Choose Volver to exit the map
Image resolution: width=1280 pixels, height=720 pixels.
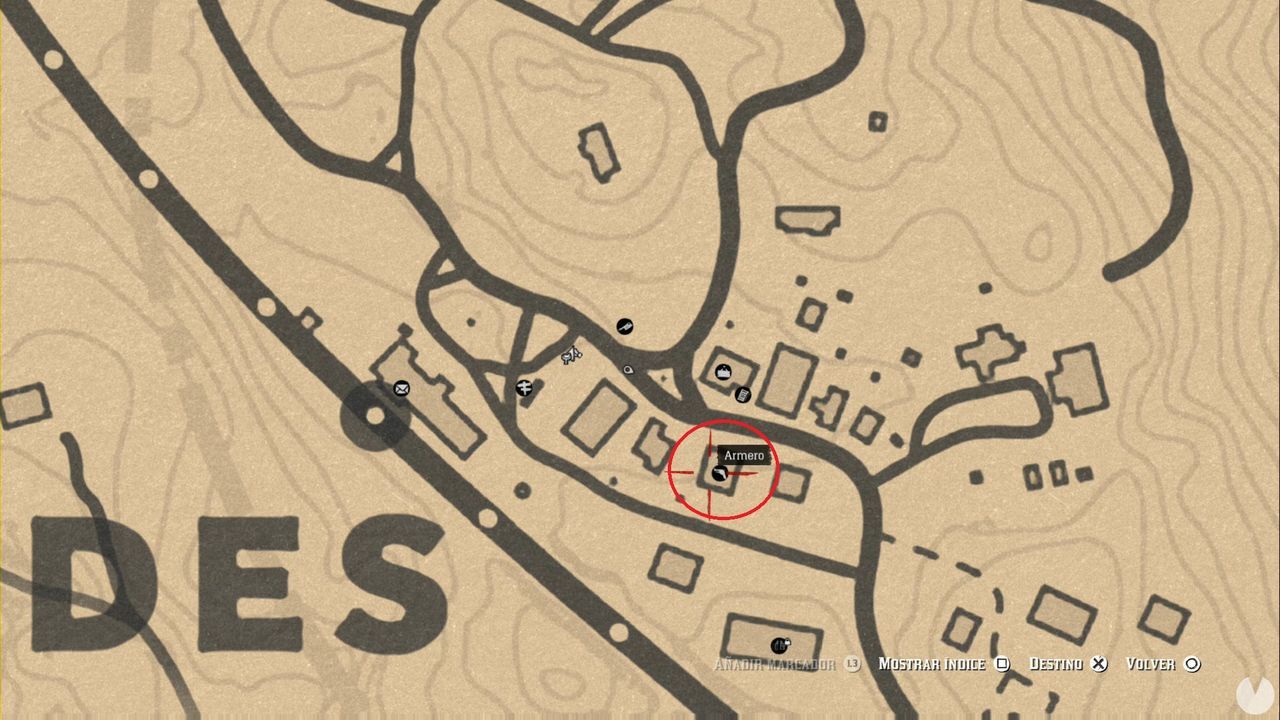1154,663
